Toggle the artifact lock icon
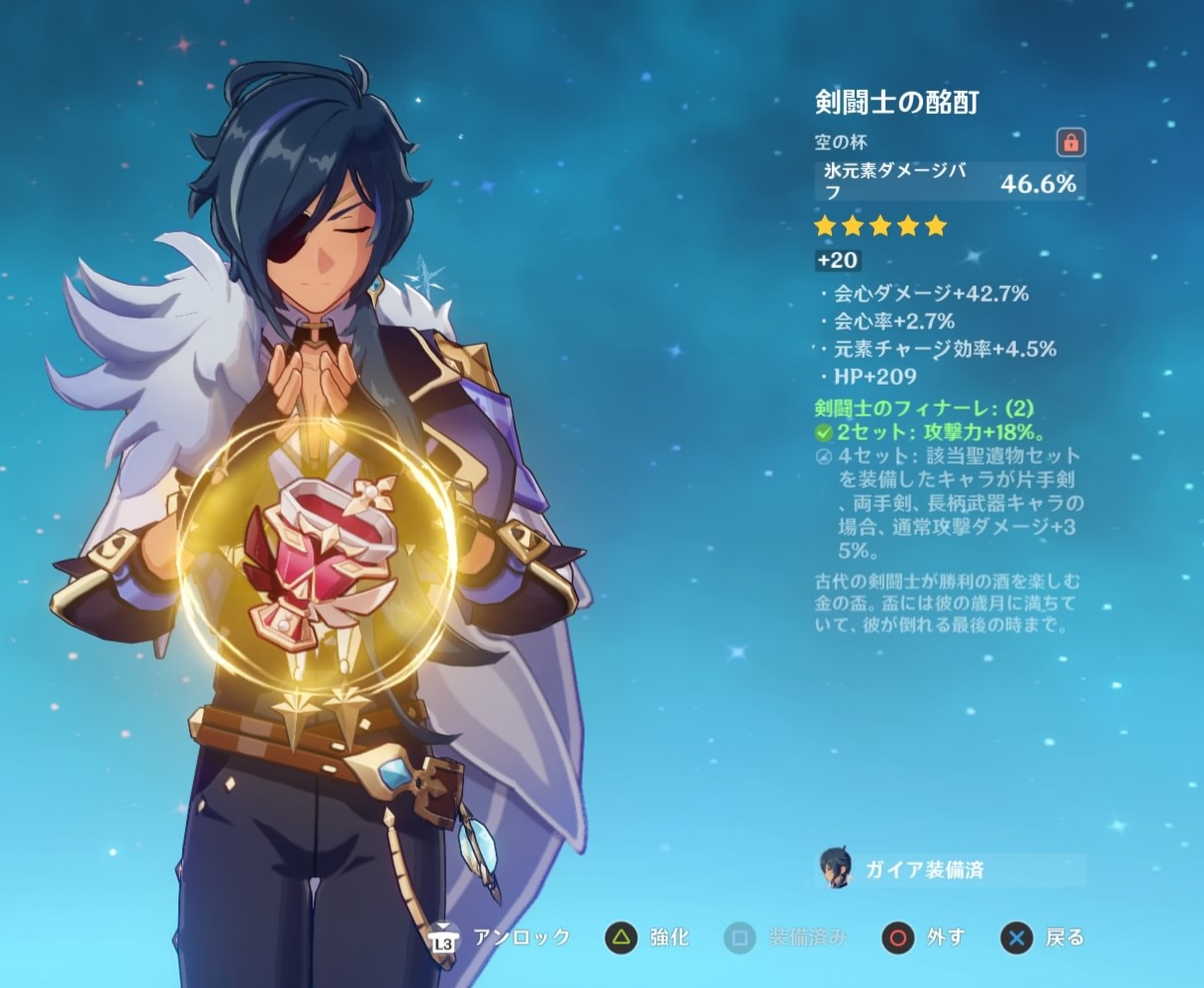 pyautogui.click(x=1069, y=142)
